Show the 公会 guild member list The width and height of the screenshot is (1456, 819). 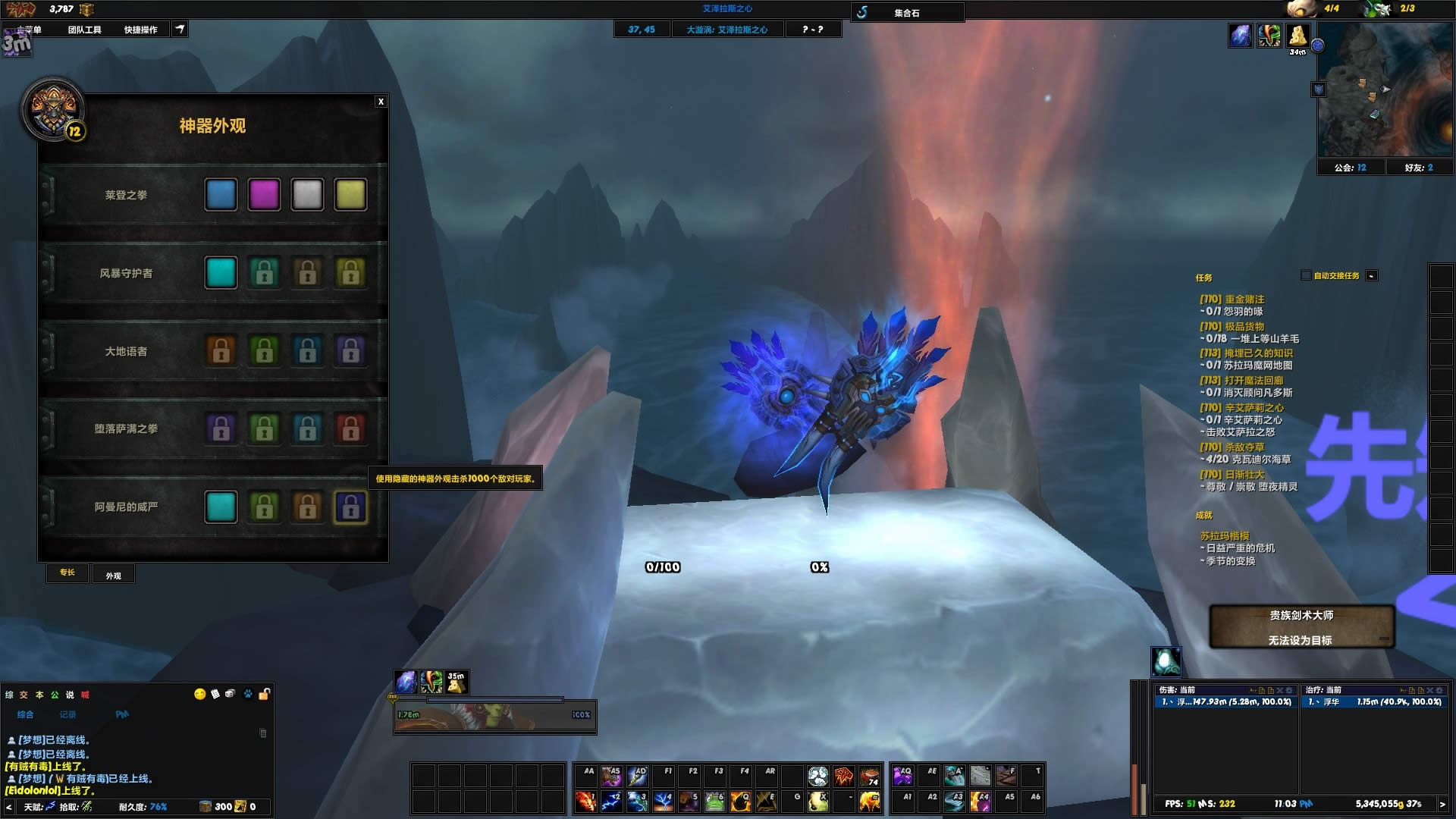tap(1350, 168)
